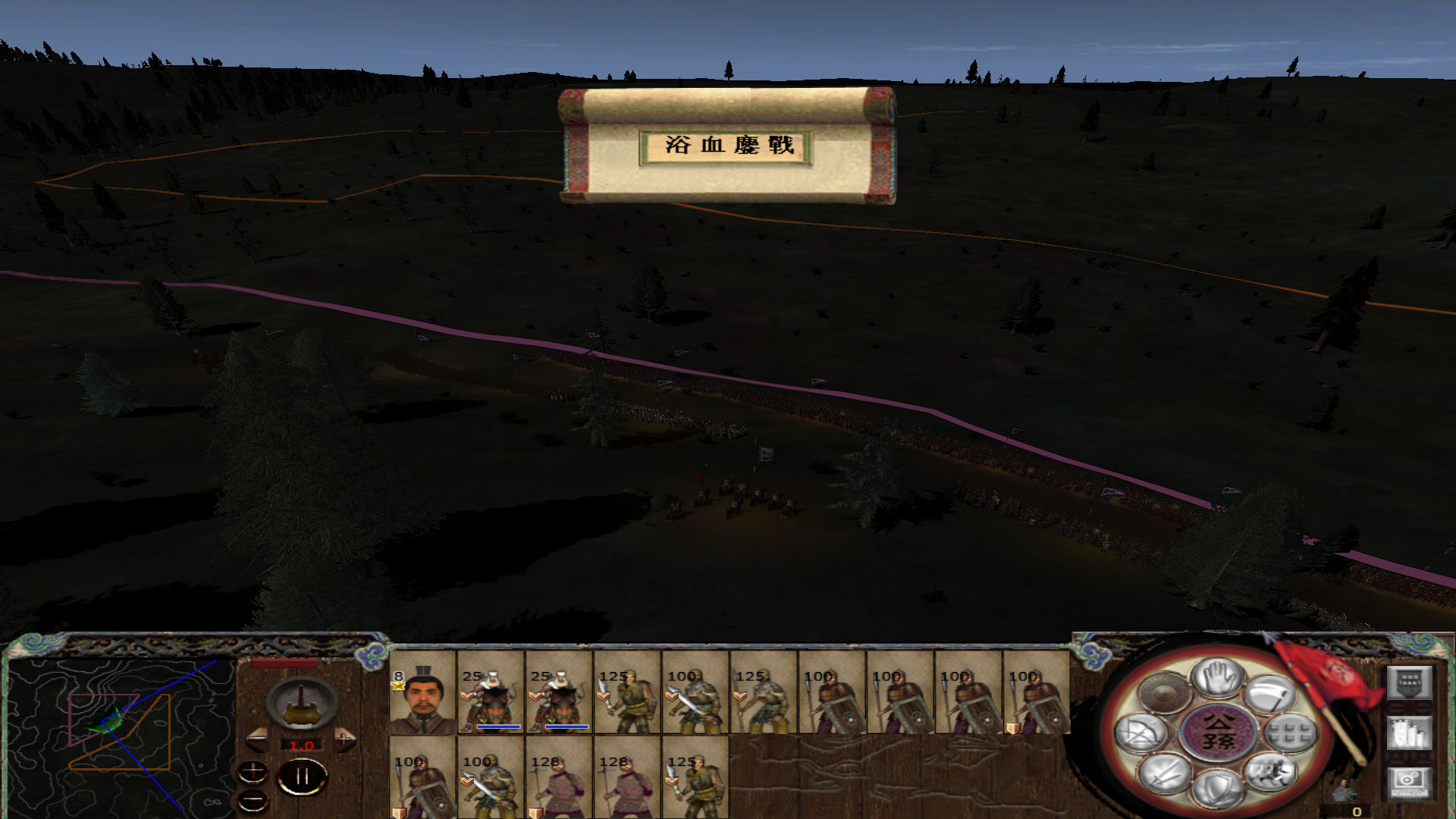1456x819 pixels.
Task: Toggle run mode with the running soldier icon
Action: (1272, 775)
